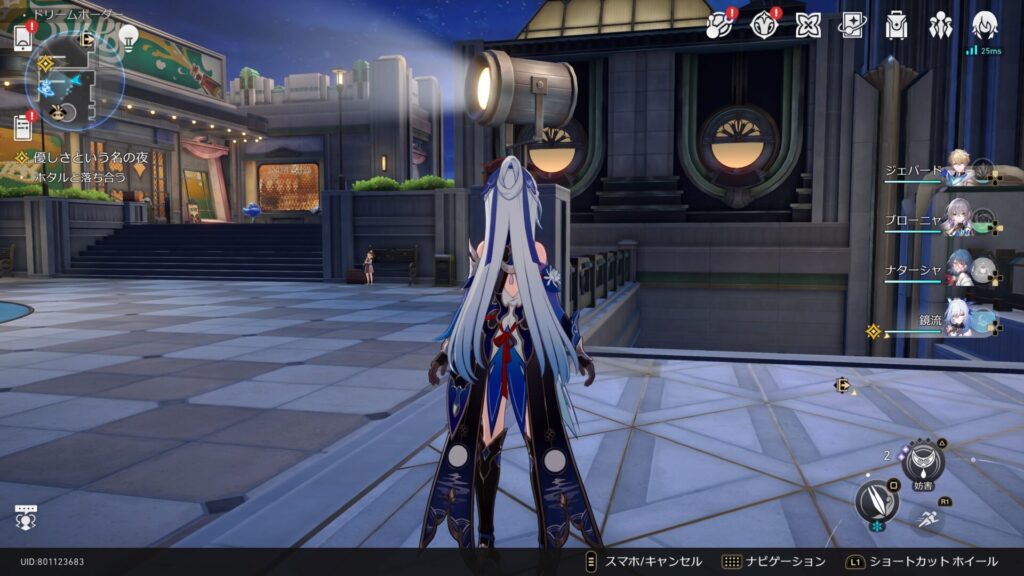Select tracked quest 優しさという名の夜
The image size is (1024, 576).
78,157
